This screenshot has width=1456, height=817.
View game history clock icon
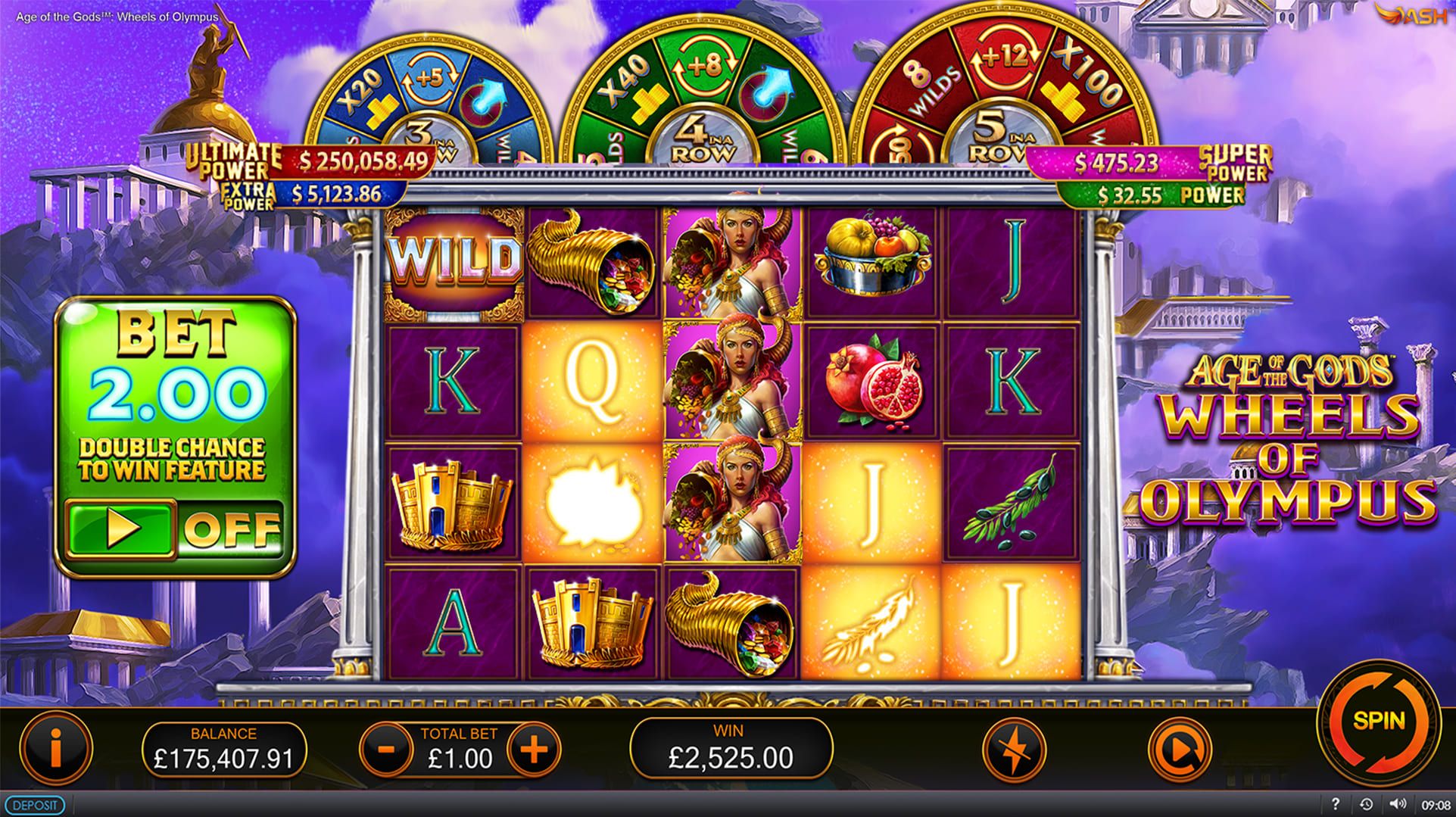(x=1366, y=804)
